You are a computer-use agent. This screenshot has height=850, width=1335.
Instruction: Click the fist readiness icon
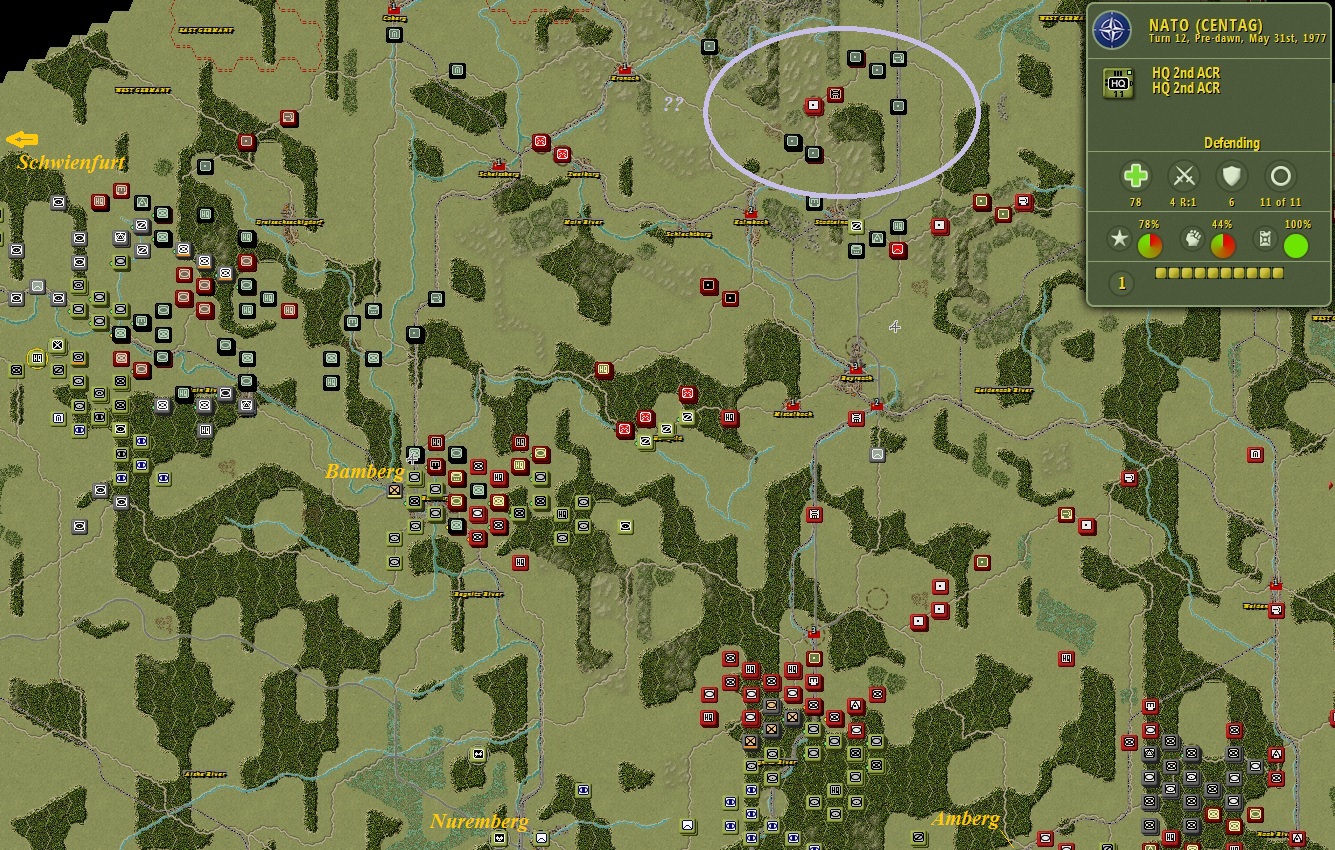click(x=1190, y=238)
